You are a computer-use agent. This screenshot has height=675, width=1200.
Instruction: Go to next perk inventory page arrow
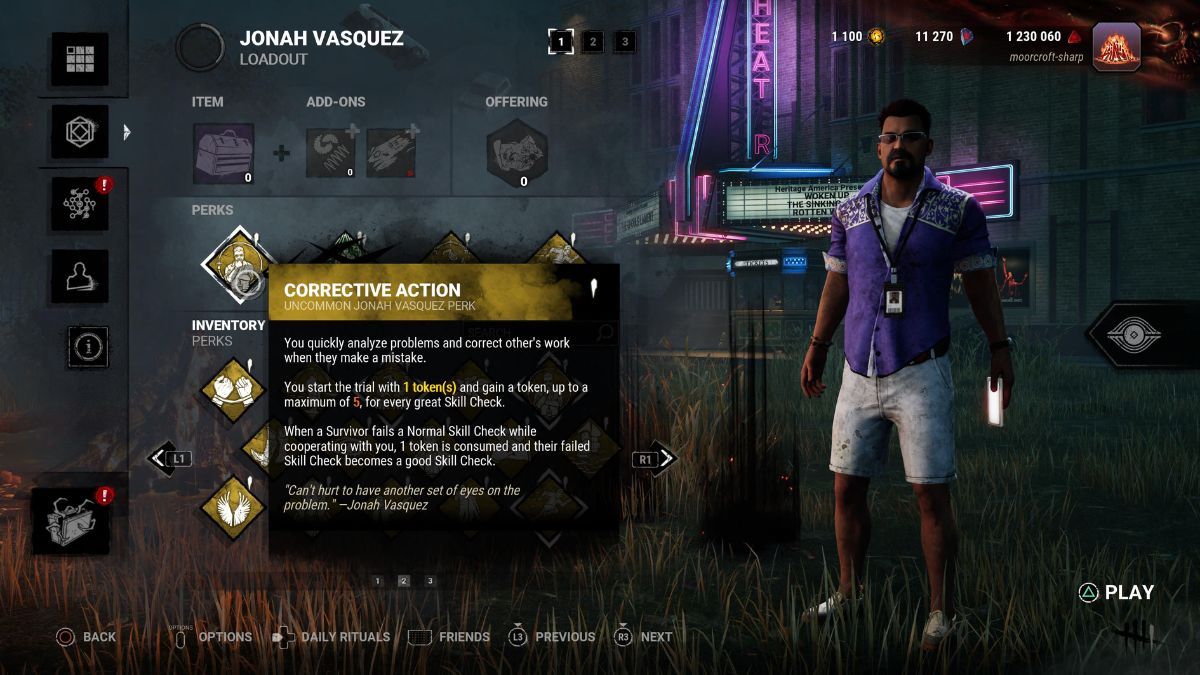tap(665, 459)
